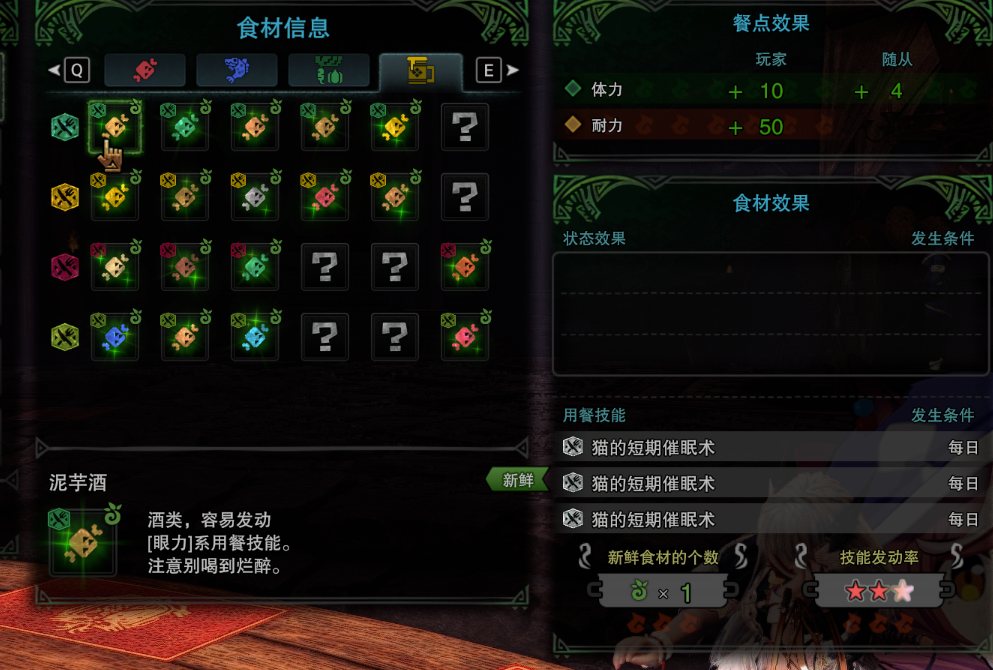The image size is (993, 670).
Task: Pick the dark blue drink ingredient
Action: coord(115,337)
